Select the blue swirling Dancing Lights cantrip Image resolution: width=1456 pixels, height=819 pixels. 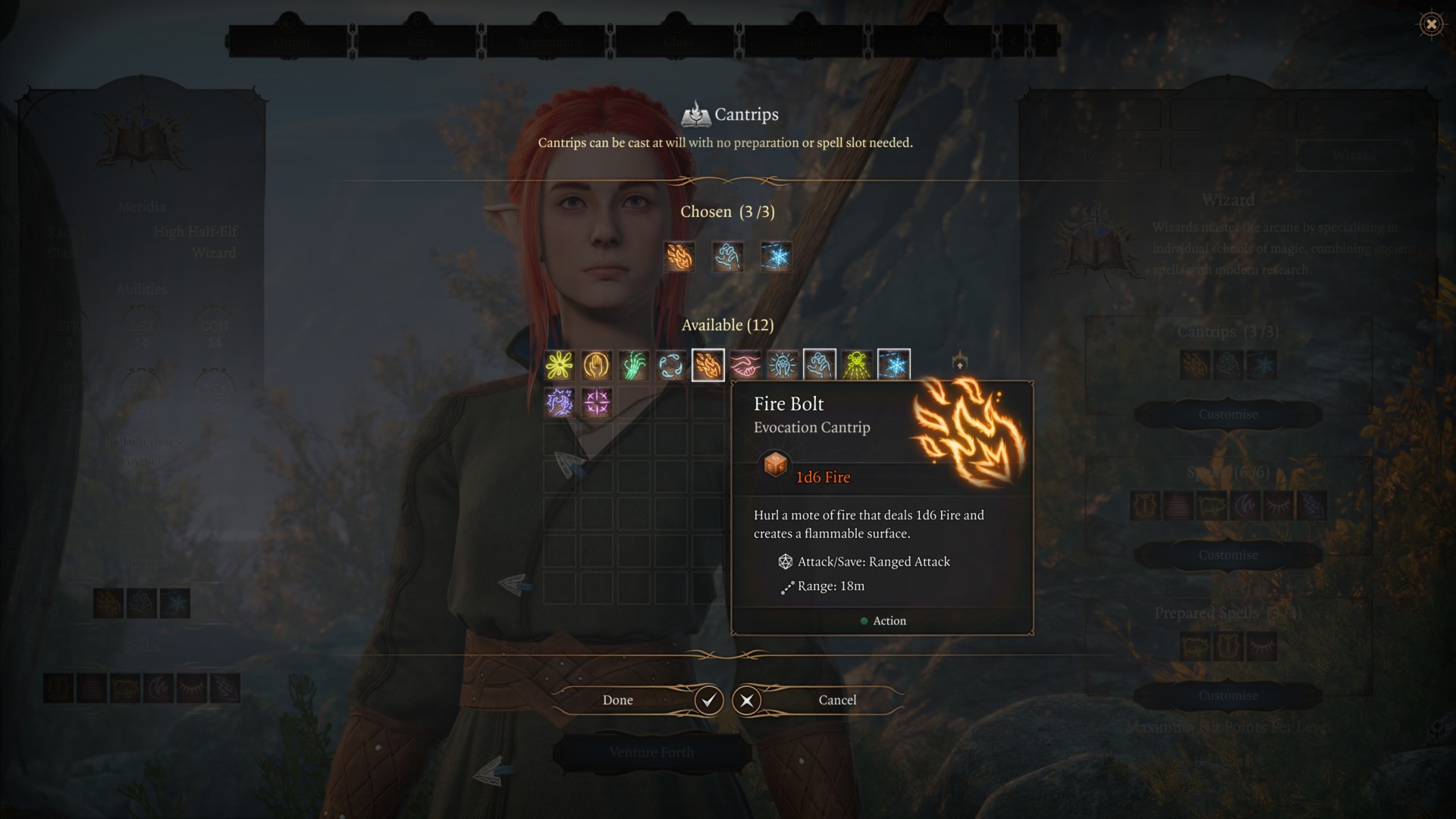671,366
